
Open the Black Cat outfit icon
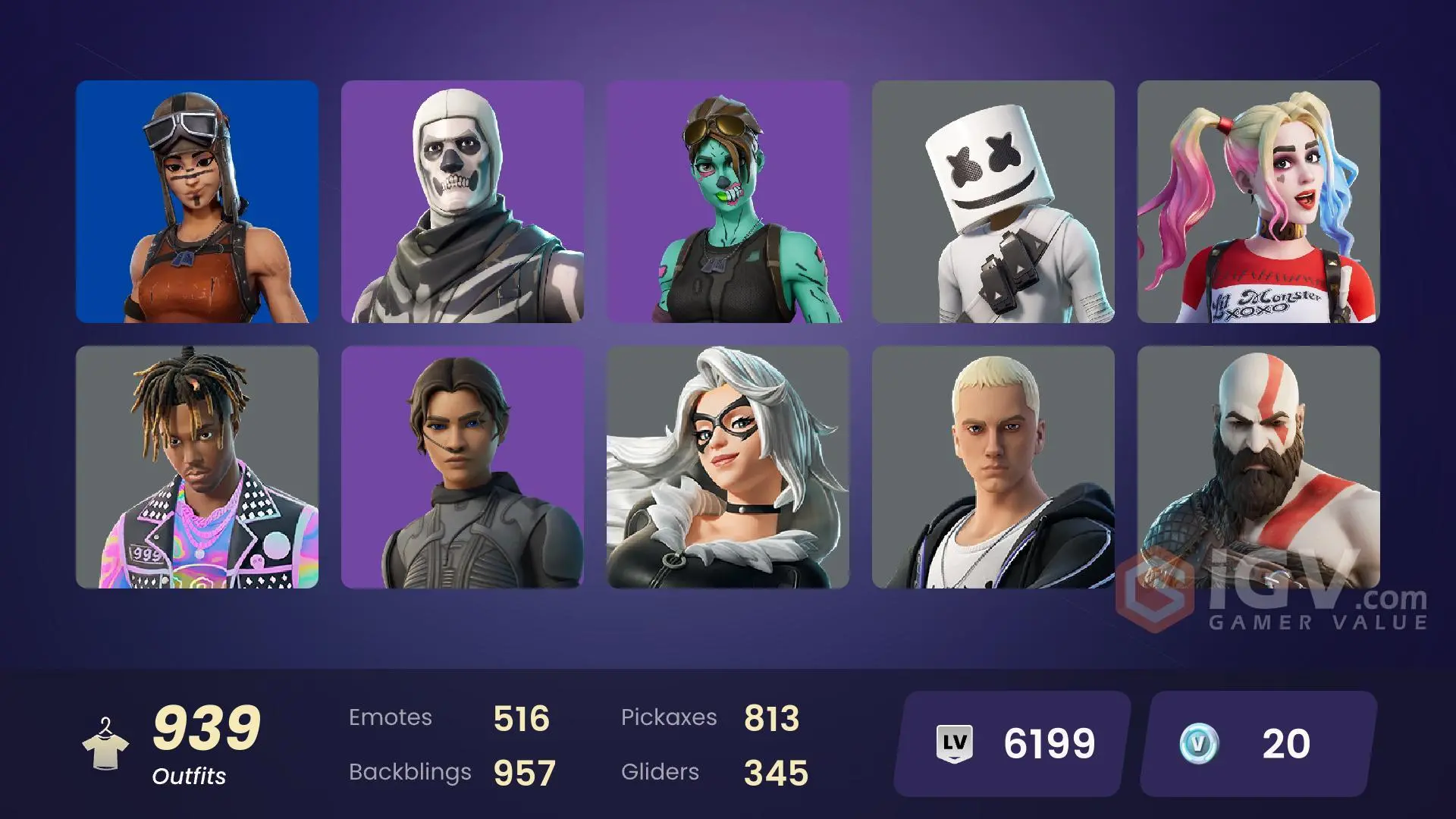coord(727,468)
